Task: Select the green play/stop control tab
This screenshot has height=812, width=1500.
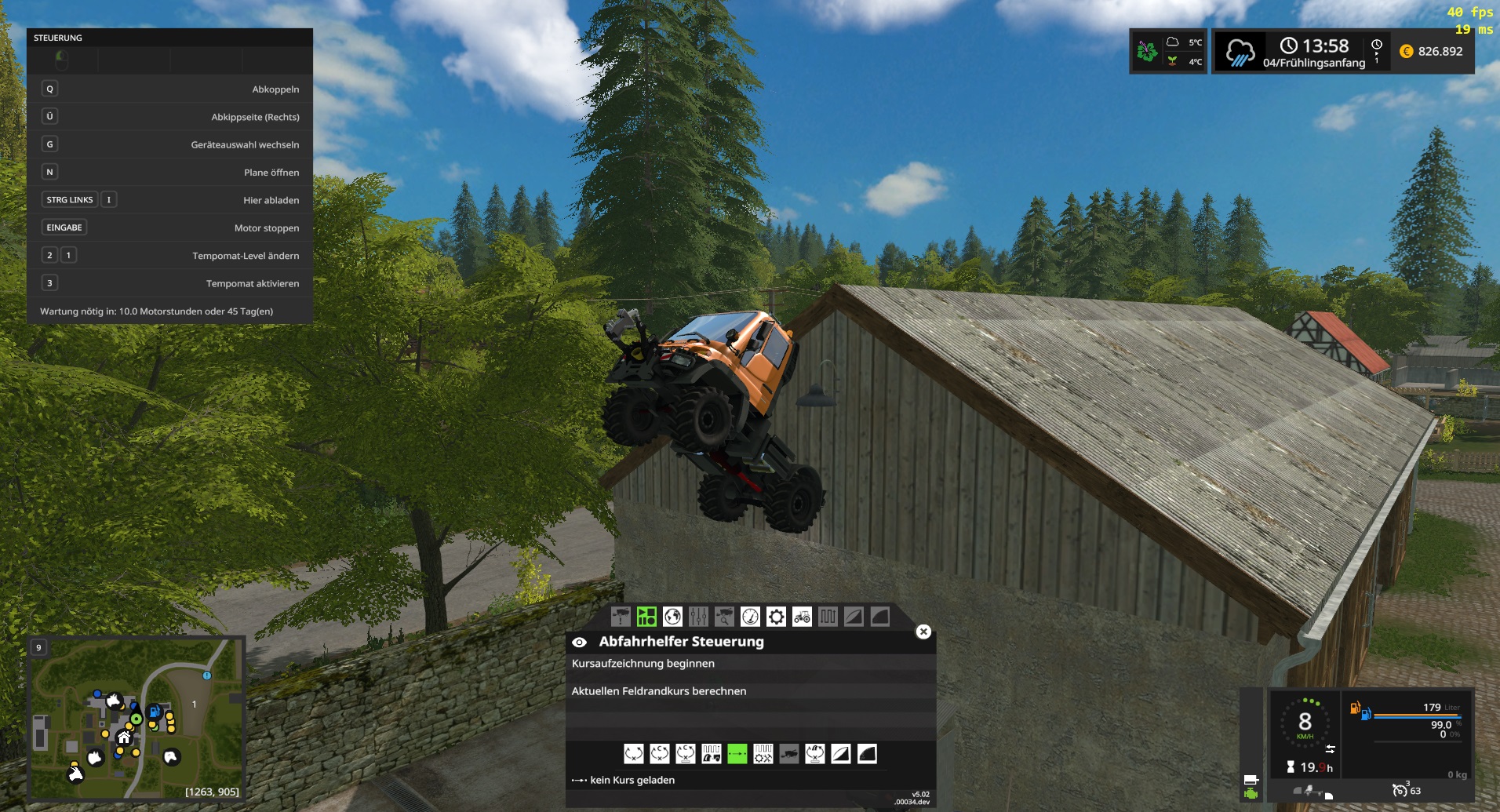Action: tap(646, 617)
